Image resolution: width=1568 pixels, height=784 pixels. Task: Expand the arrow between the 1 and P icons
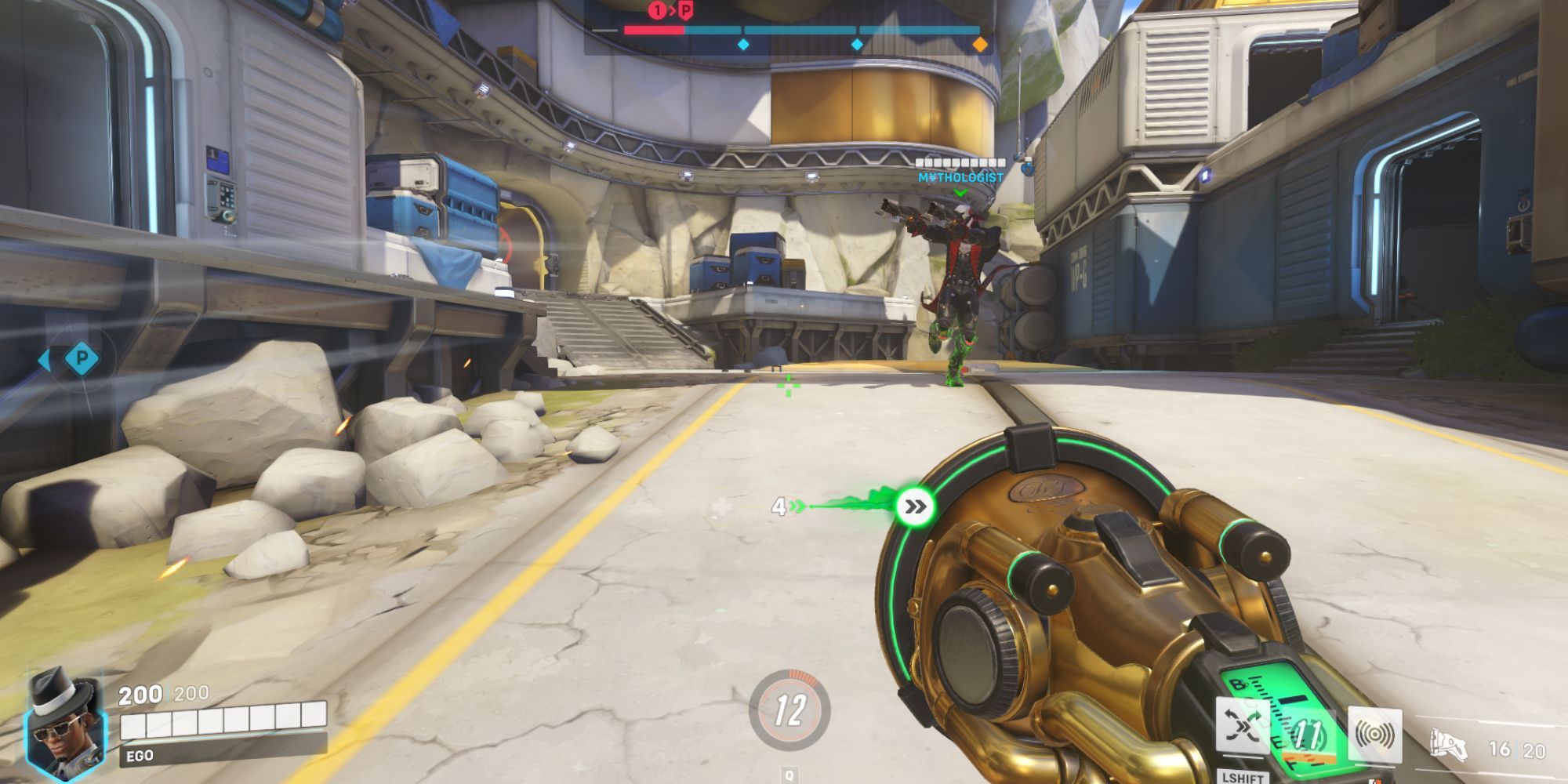point(672,9)
